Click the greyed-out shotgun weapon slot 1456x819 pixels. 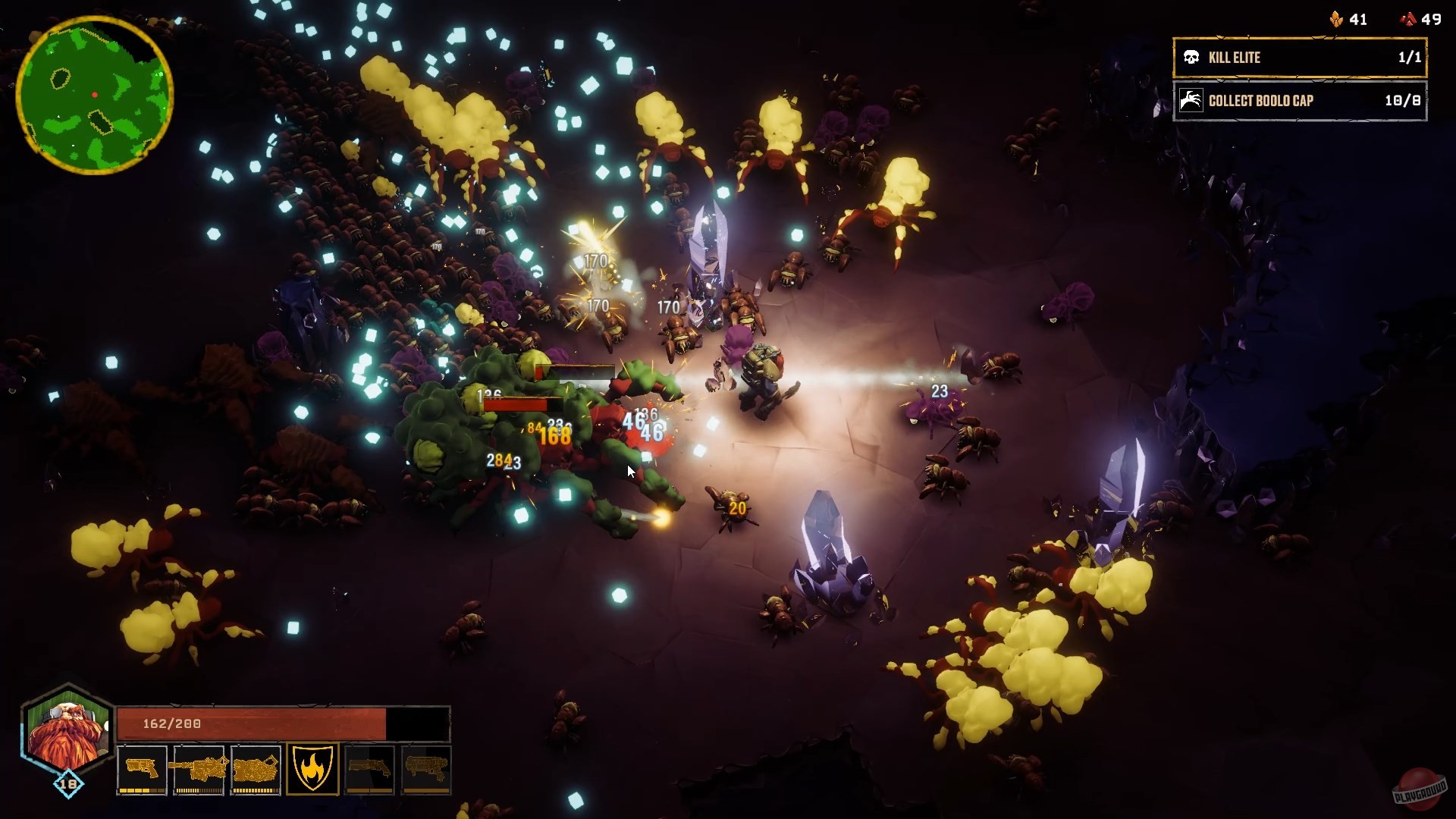click(x=372, y=768)
